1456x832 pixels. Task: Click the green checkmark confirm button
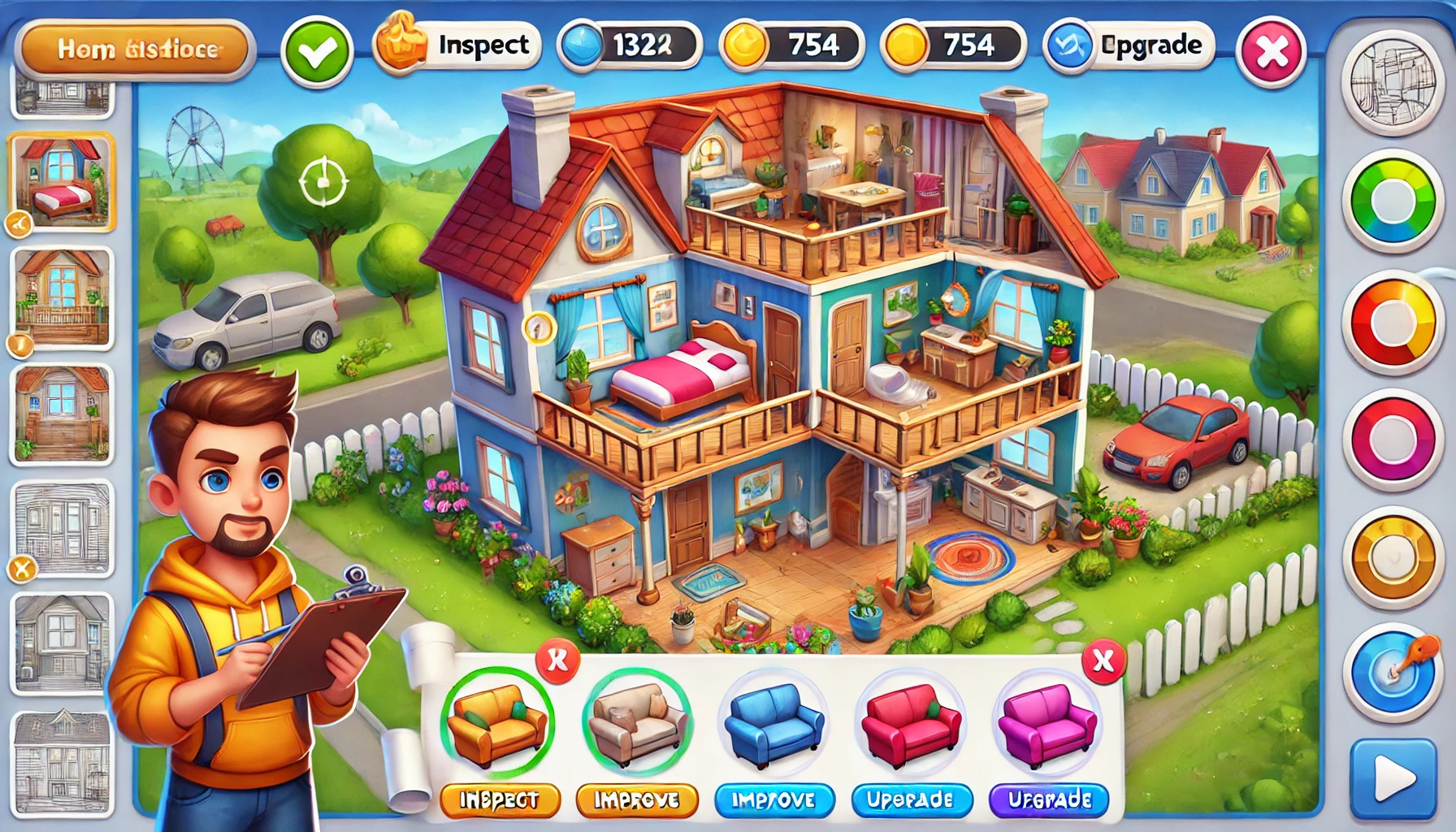tap(317, 52)
